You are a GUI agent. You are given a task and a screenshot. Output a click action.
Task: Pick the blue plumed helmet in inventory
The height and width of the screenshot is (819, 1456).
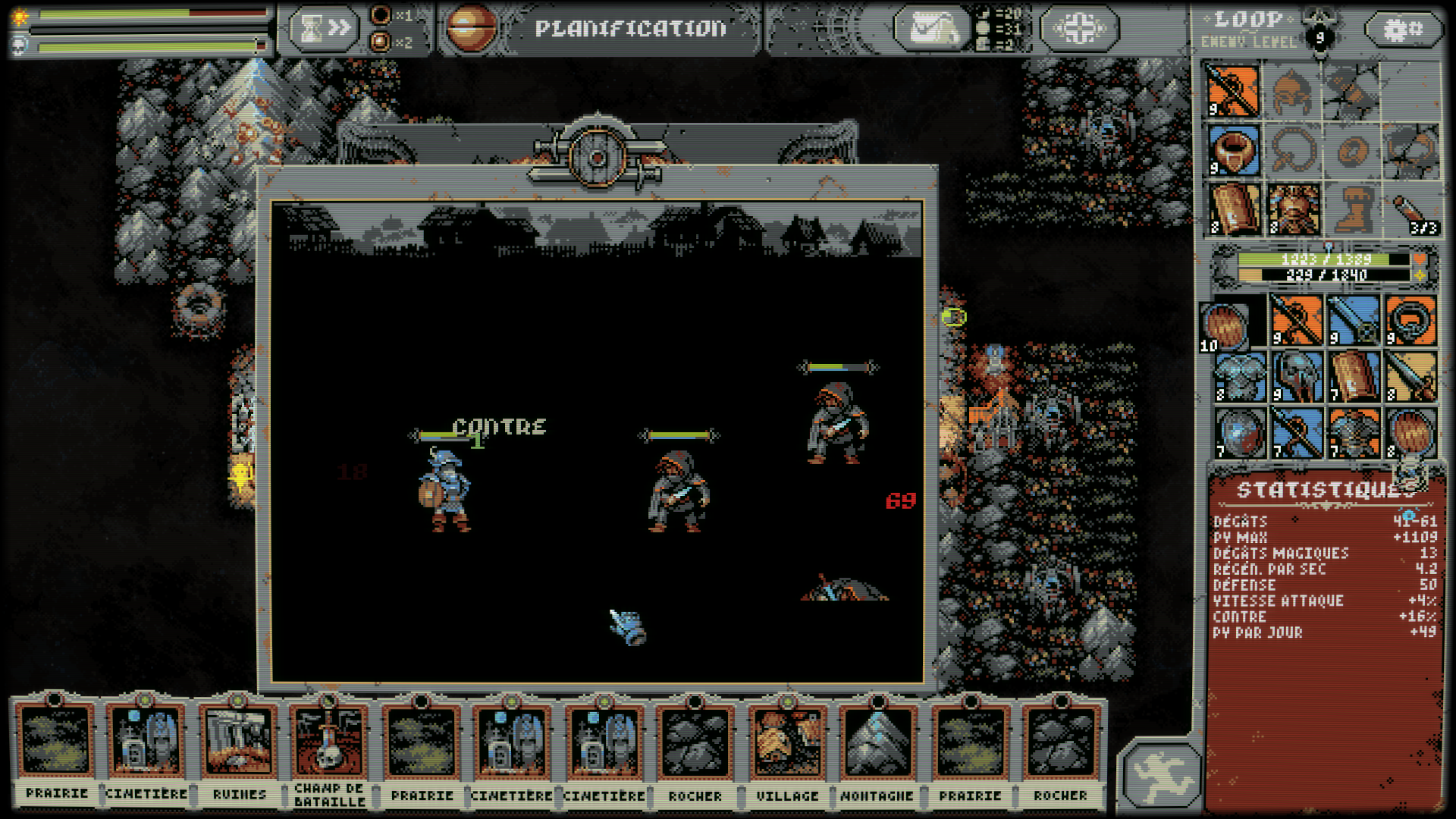(x=1297, y=377)
